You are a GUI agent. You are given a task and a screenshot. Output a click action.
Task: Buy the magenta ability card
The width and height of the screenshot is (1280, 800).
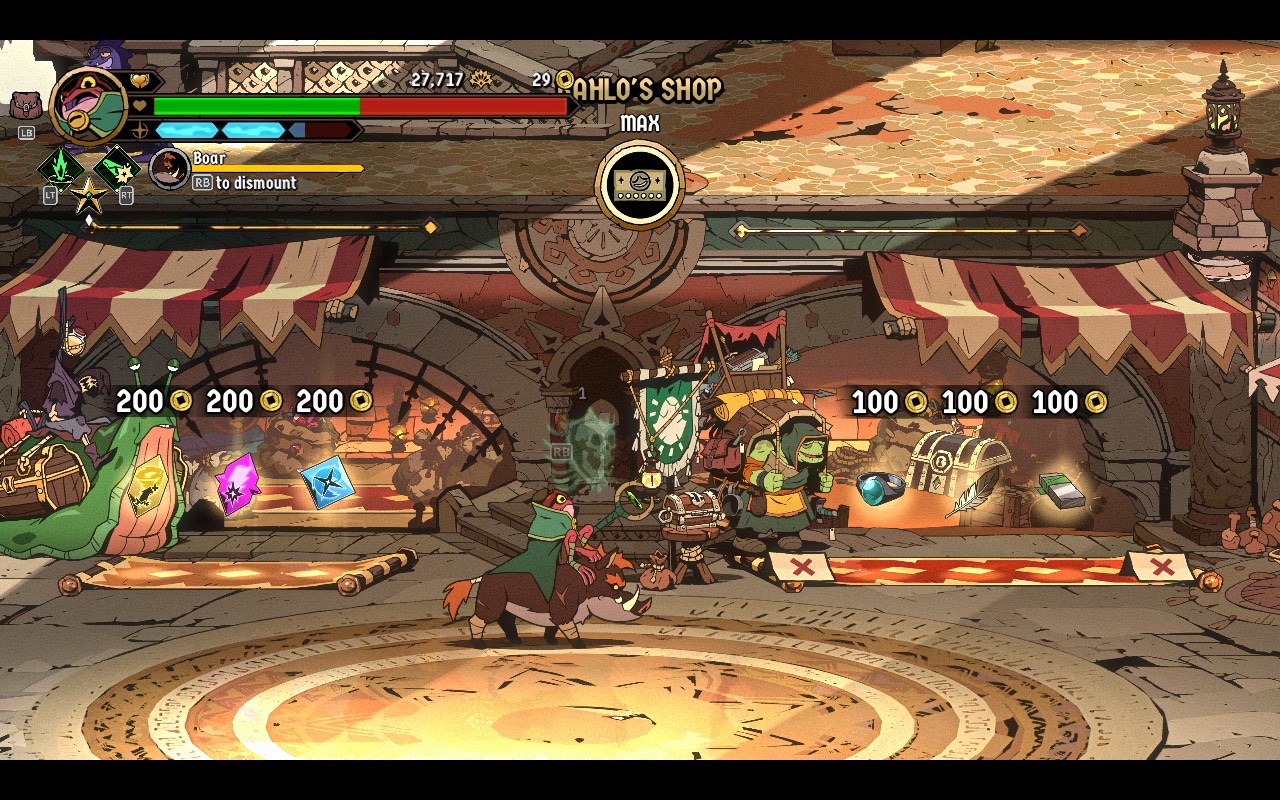(238, 484)
